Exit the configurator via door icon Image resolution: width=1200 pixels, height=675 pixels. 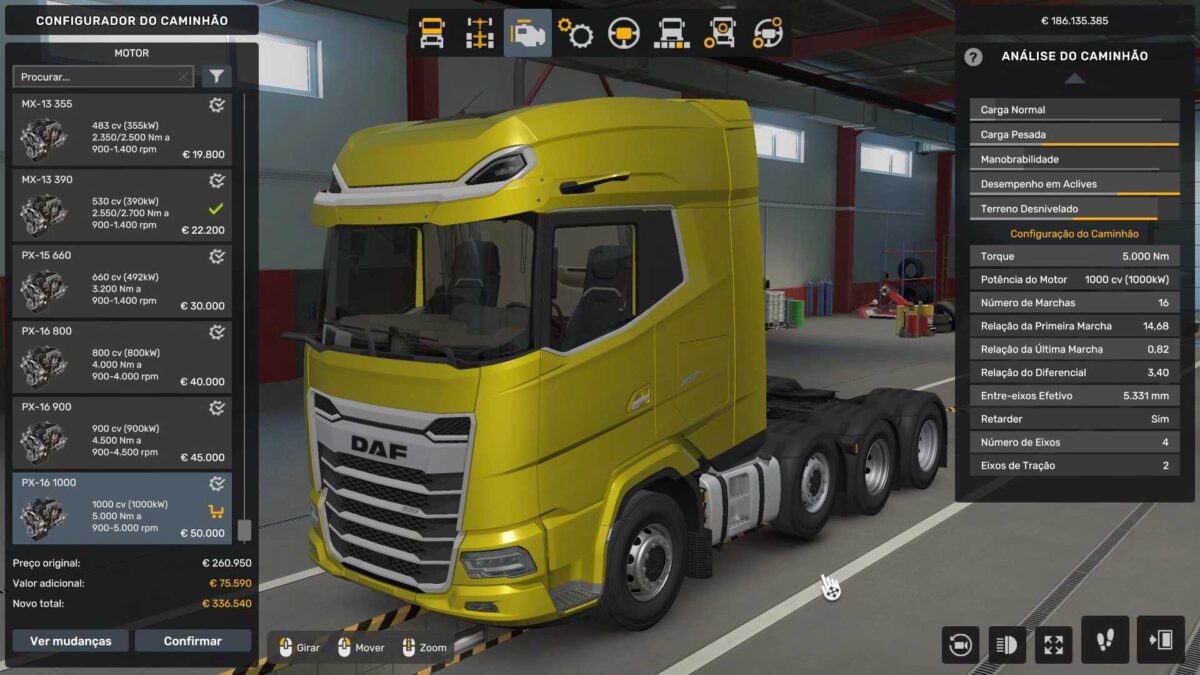click(1160, 641)
